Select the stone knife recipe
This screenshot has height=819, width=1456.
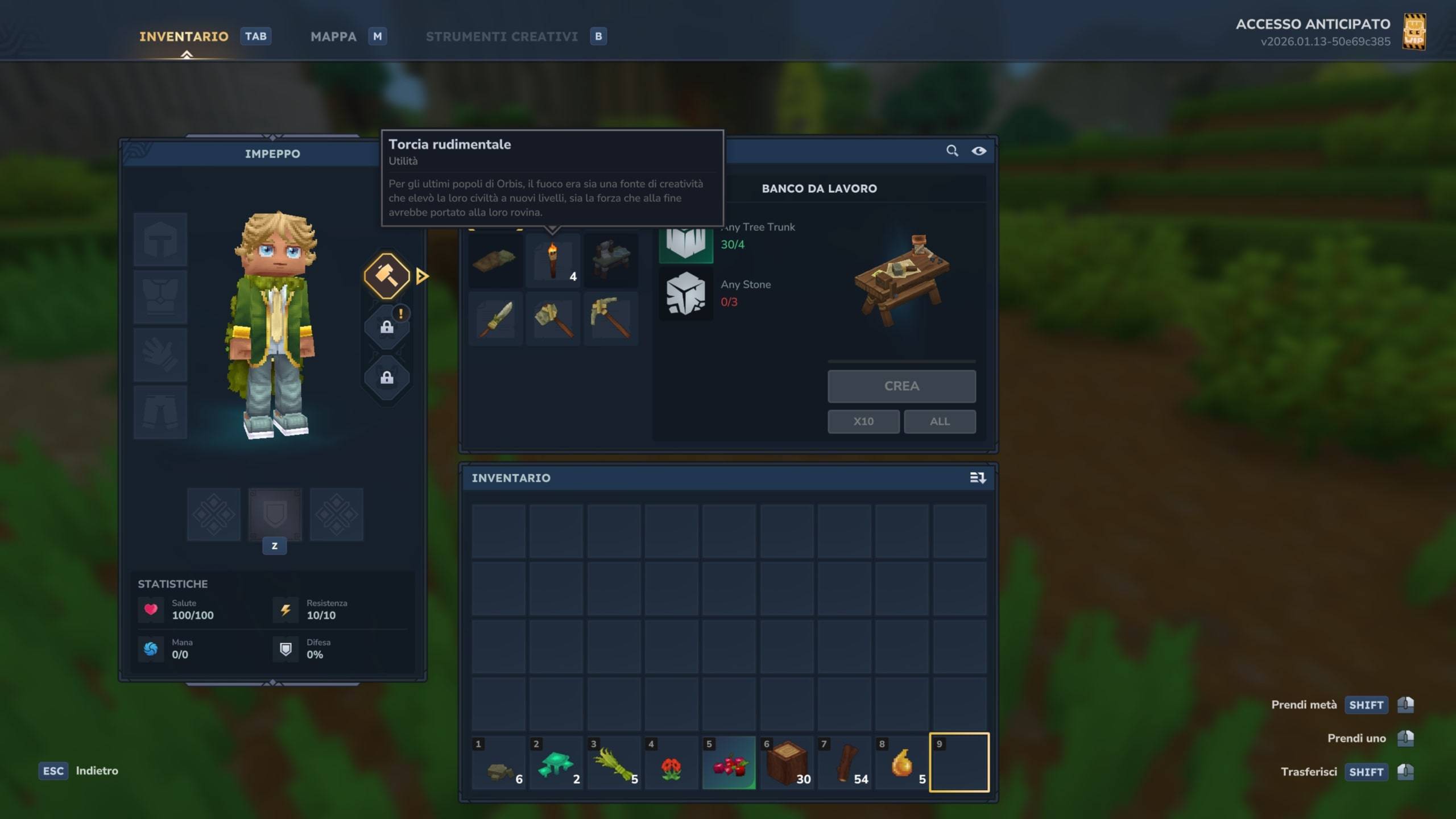(x=495, y=318)
